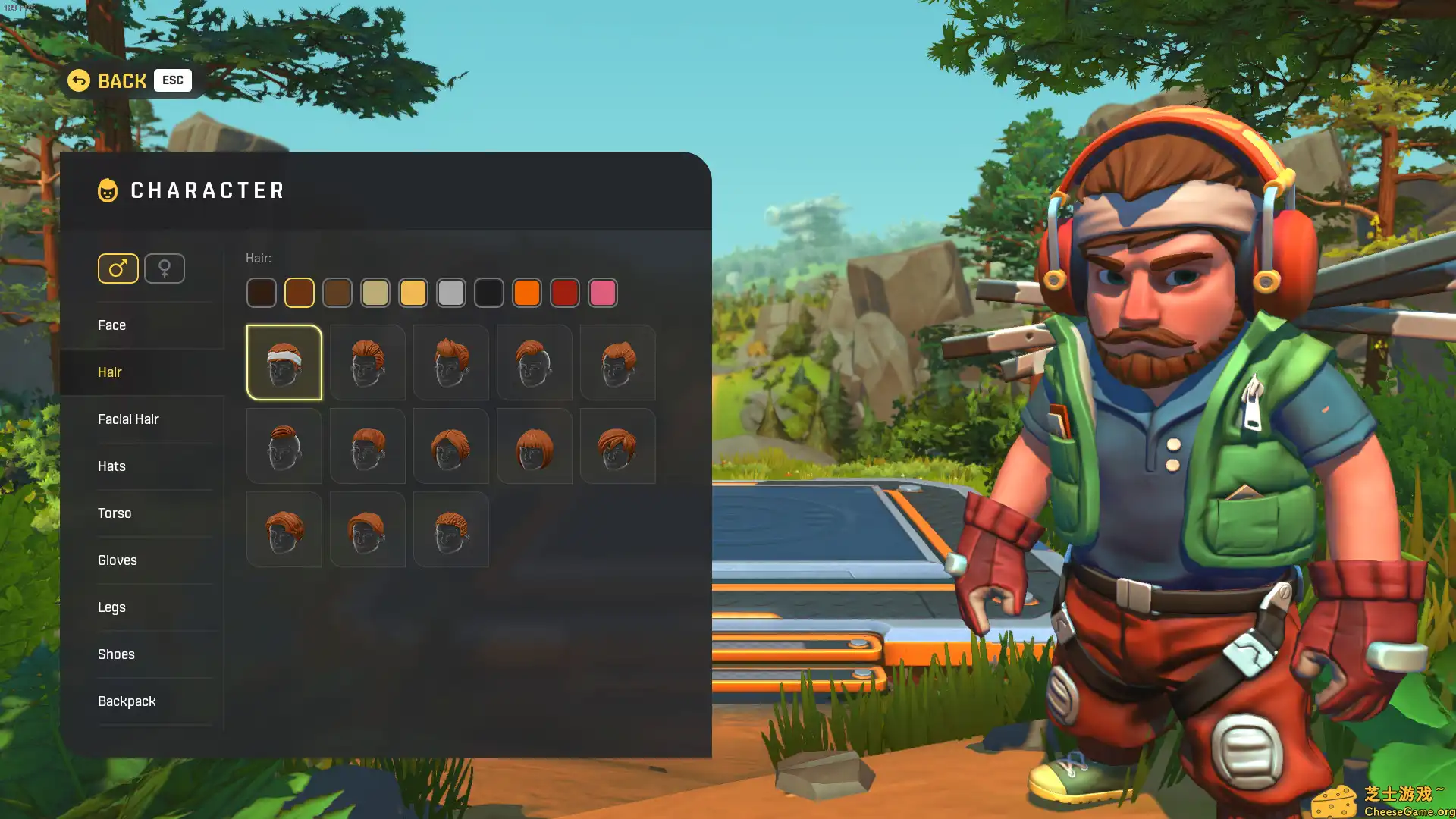Open the Torso category
The height and width of the screenshot is (819, 1456).
coord(115,513)
